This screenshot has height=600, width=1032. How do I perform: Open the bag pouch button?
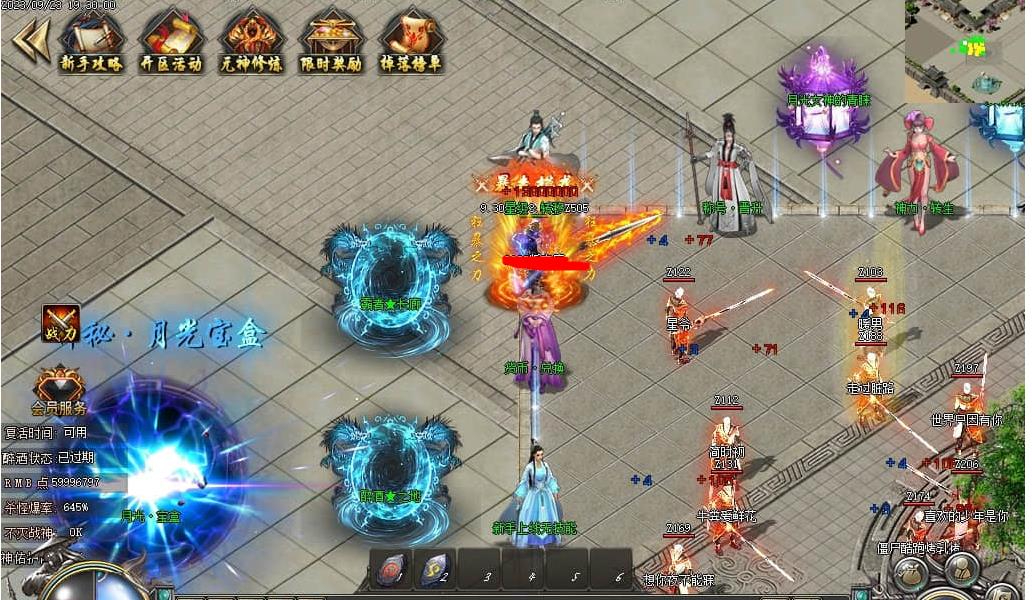click(x=910, y=574)
